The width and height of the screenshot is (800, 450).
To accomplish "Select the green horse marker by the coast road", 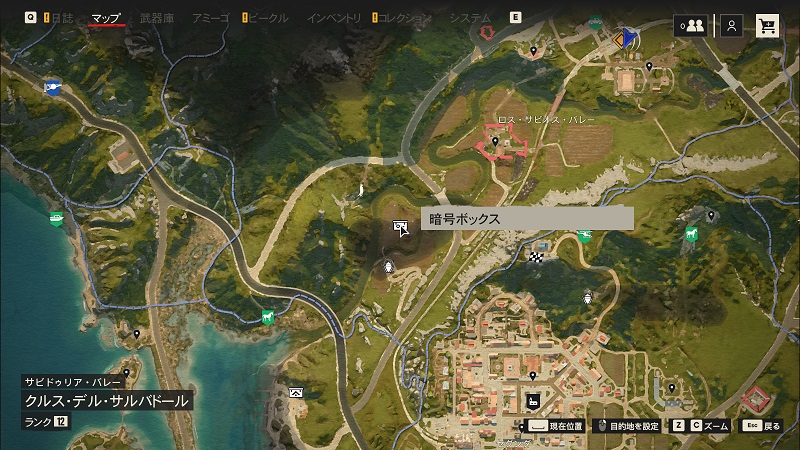I will 267,317.
